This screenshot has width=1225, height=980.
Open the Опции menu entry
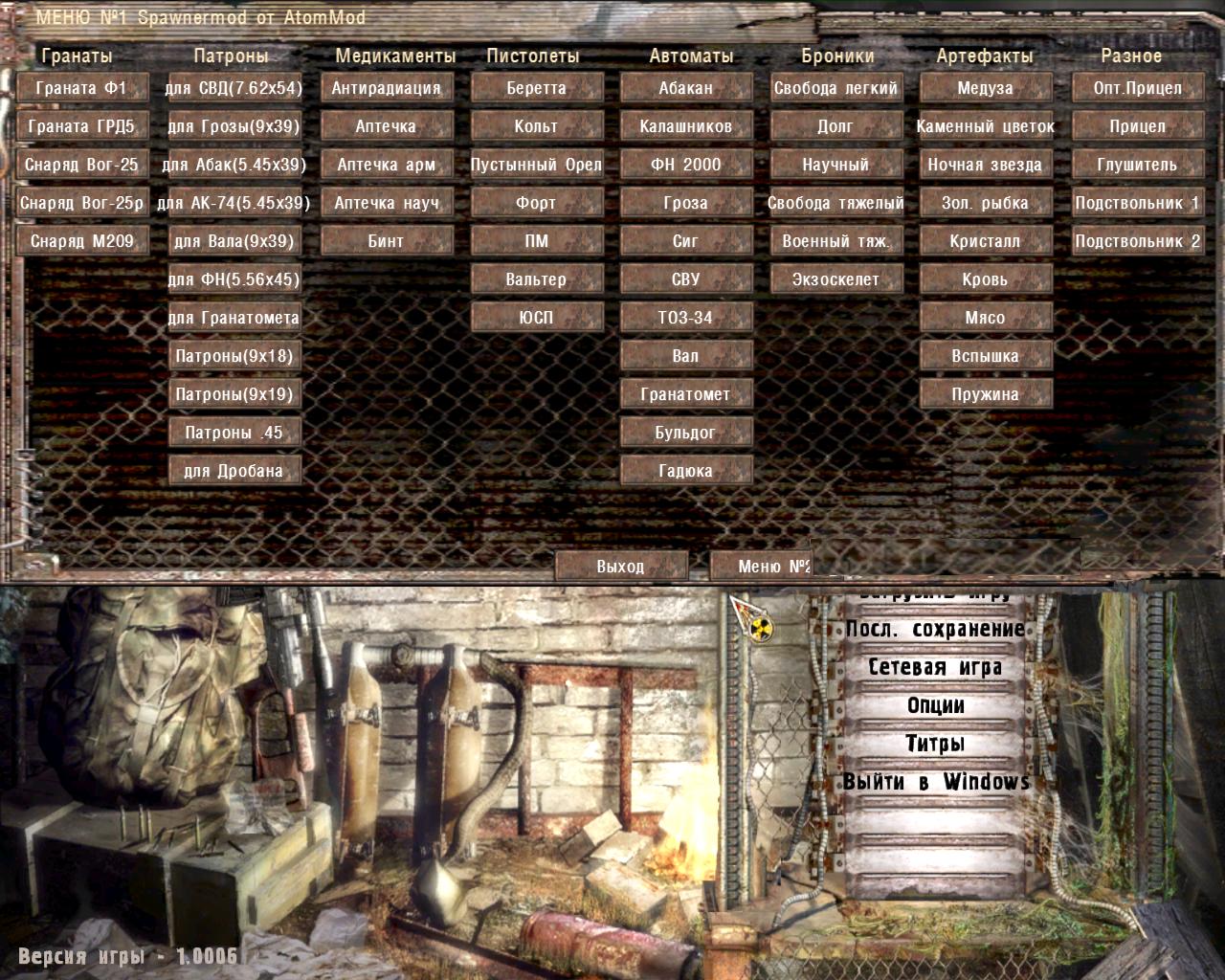tap(934, 706)
